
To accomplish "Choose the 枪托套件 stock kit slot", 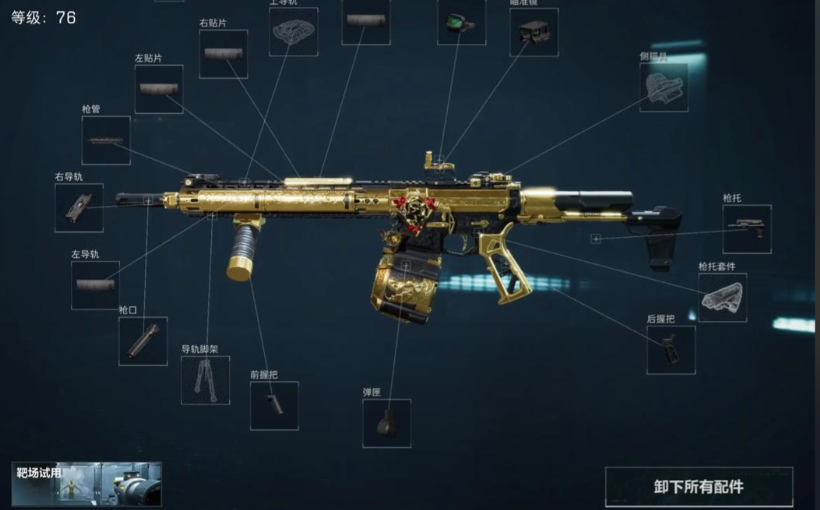I will [x=722, y=297].
